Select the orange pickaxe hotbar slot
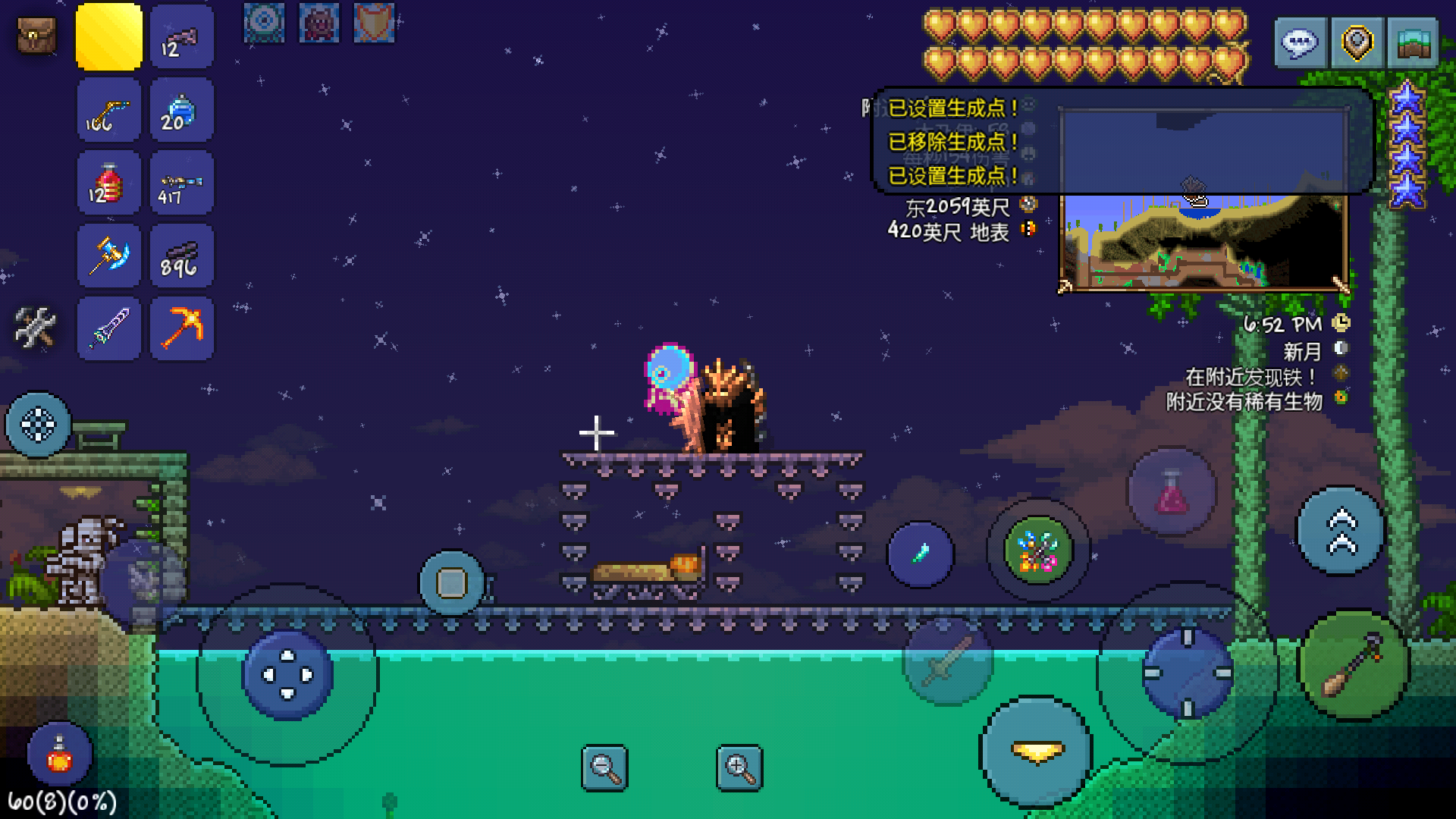The height and width of the screenshot is (819, 1456). tap(182, 328)
